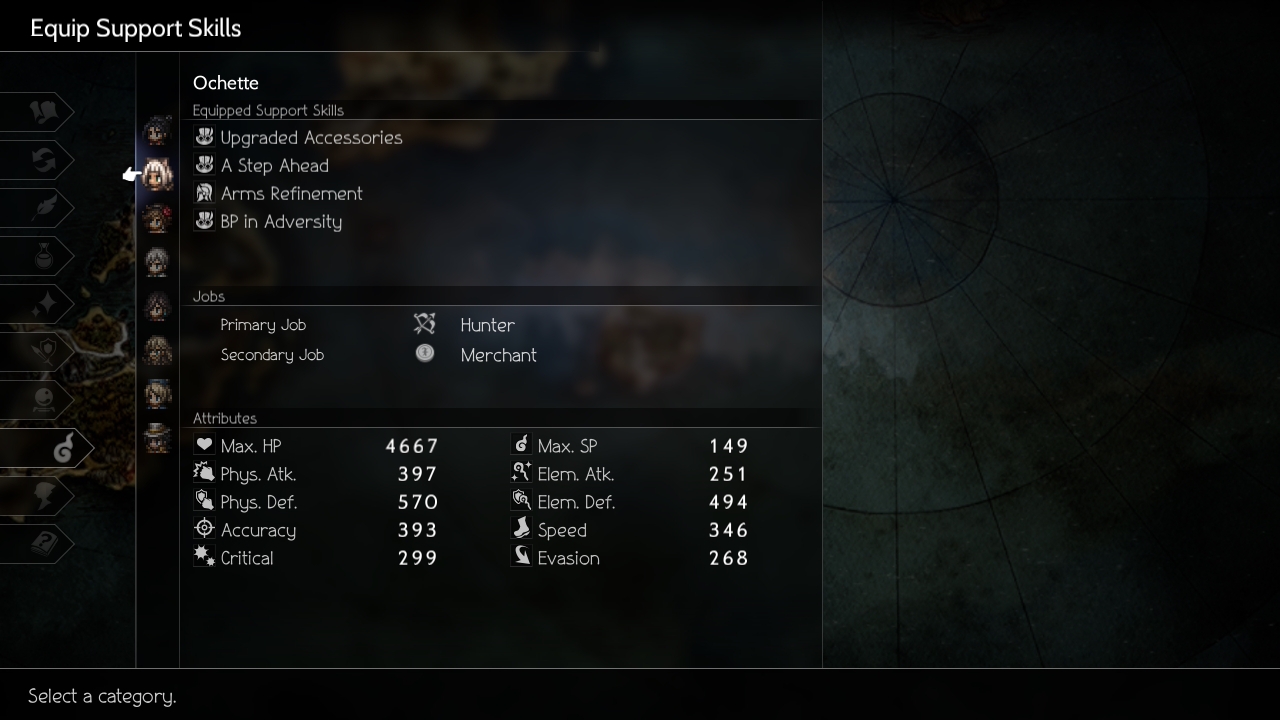Select the Arms Refinement support skill
The width and height of the screenshot is (1280, 720).
[291, 194]
